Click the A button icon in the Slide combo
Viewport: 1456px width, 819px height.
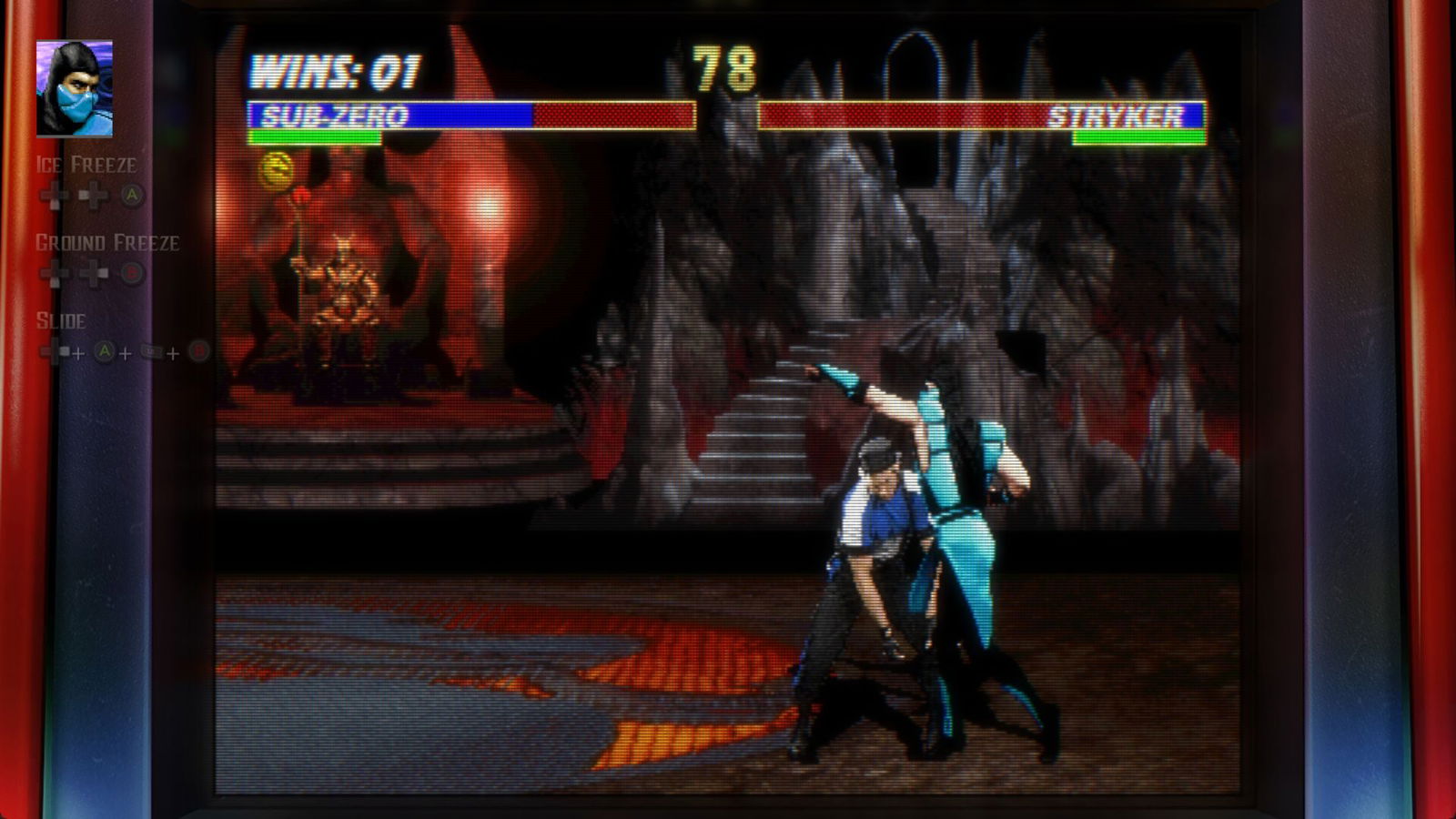(105, 350)
